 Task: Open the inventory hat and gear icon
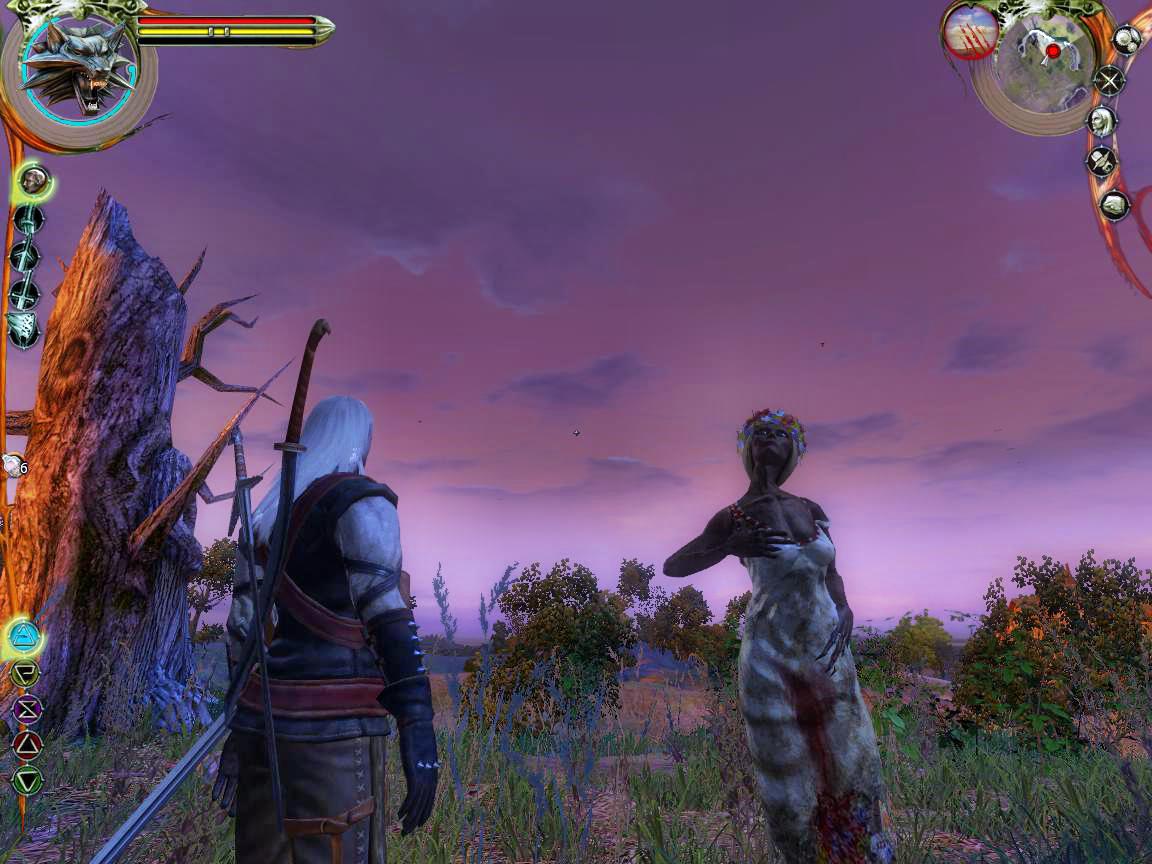(x=1101, y=161)
